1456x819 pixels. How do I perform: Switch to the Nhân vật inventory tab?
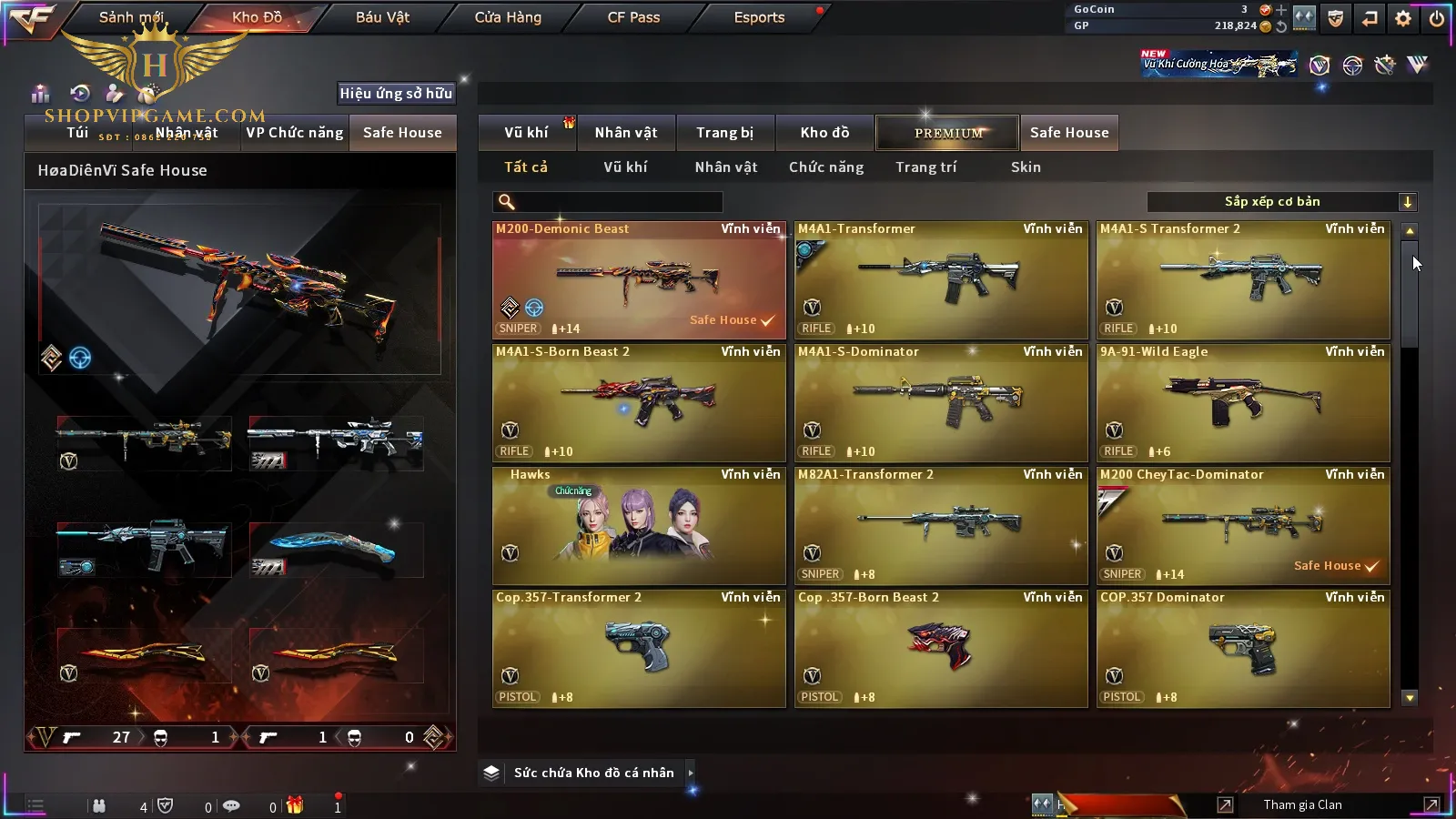click(x=626, y=133)
